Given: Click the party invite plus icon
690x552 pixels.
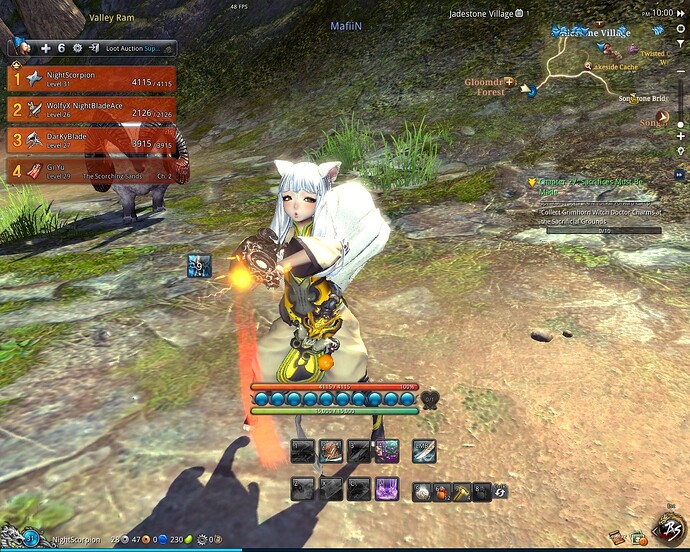Looking at the screenshot, I should click(x=46, y=48).
